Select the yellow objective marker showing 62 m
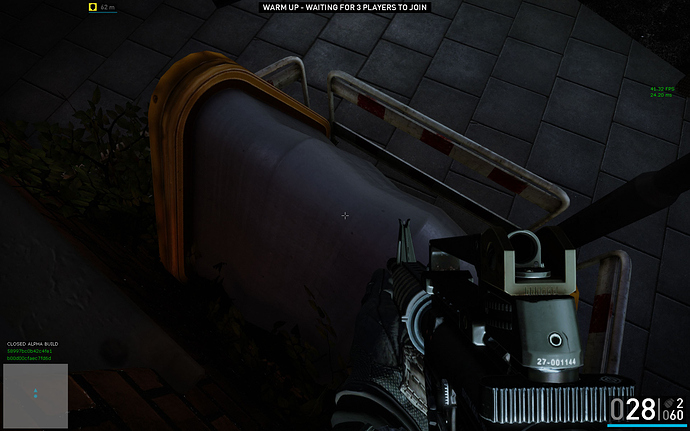 pyautogui.click(x=92, y=7)
